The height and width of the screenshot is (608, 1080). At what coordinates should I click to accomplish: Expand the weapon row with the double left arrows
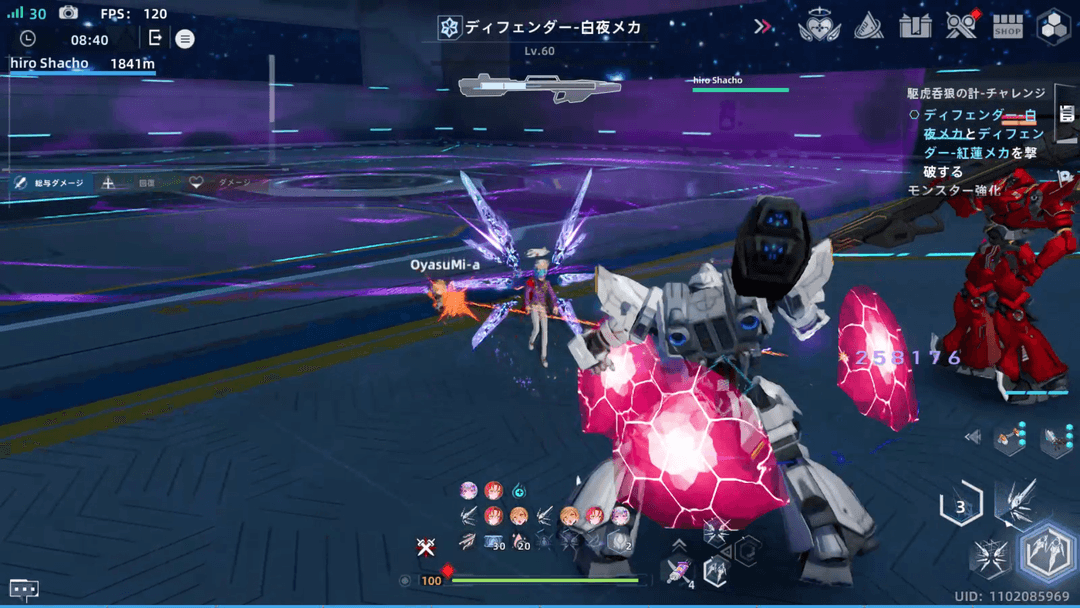click(972, 437)
